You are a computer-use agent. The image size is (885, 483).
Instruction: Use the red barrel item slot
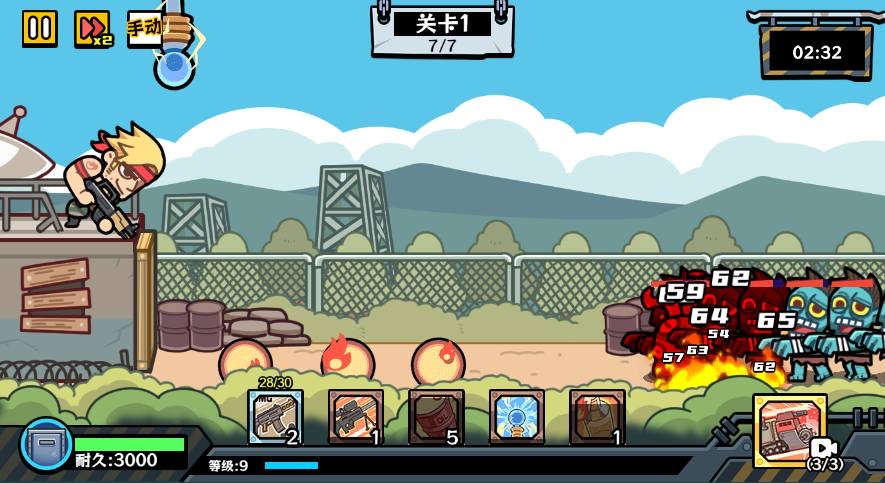point(436,417)
